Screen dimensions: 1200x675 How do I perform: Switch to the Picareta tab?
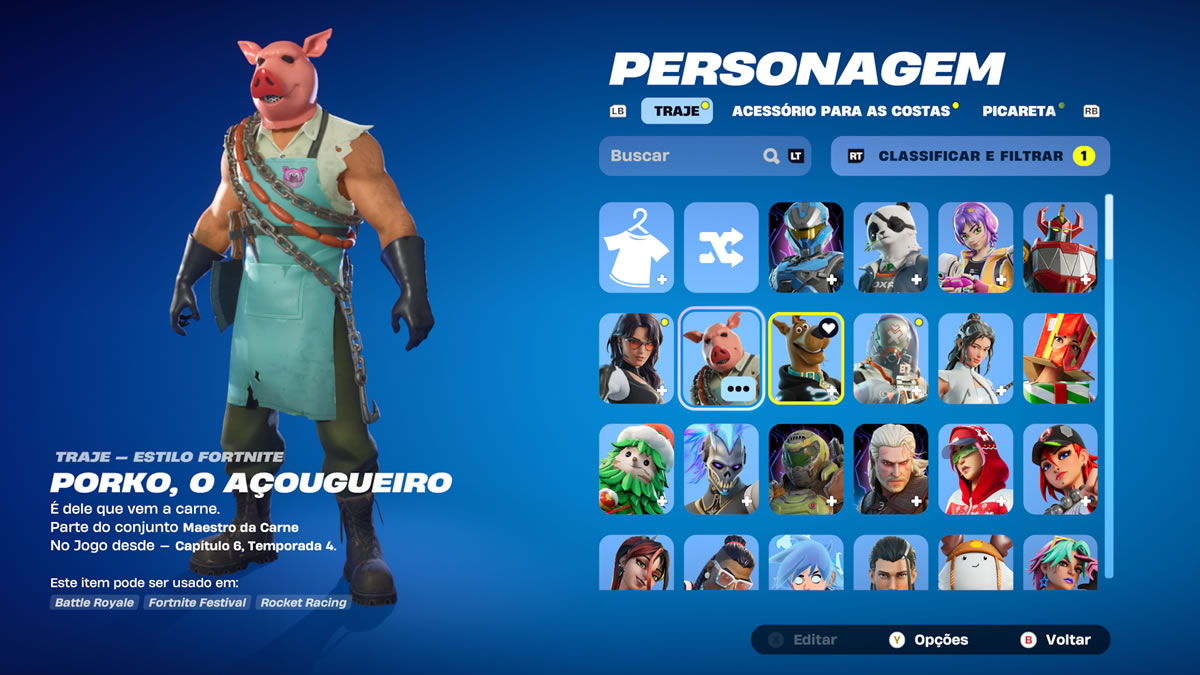(1018, 111)
